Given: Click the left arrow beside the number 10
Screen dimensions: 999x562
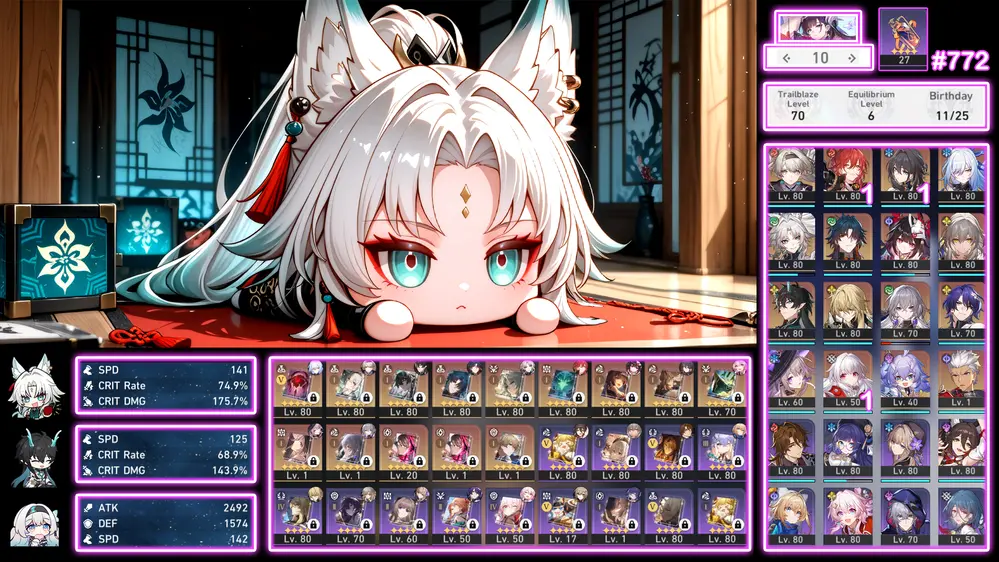Looking at the screenshot, I should point(786,58).
